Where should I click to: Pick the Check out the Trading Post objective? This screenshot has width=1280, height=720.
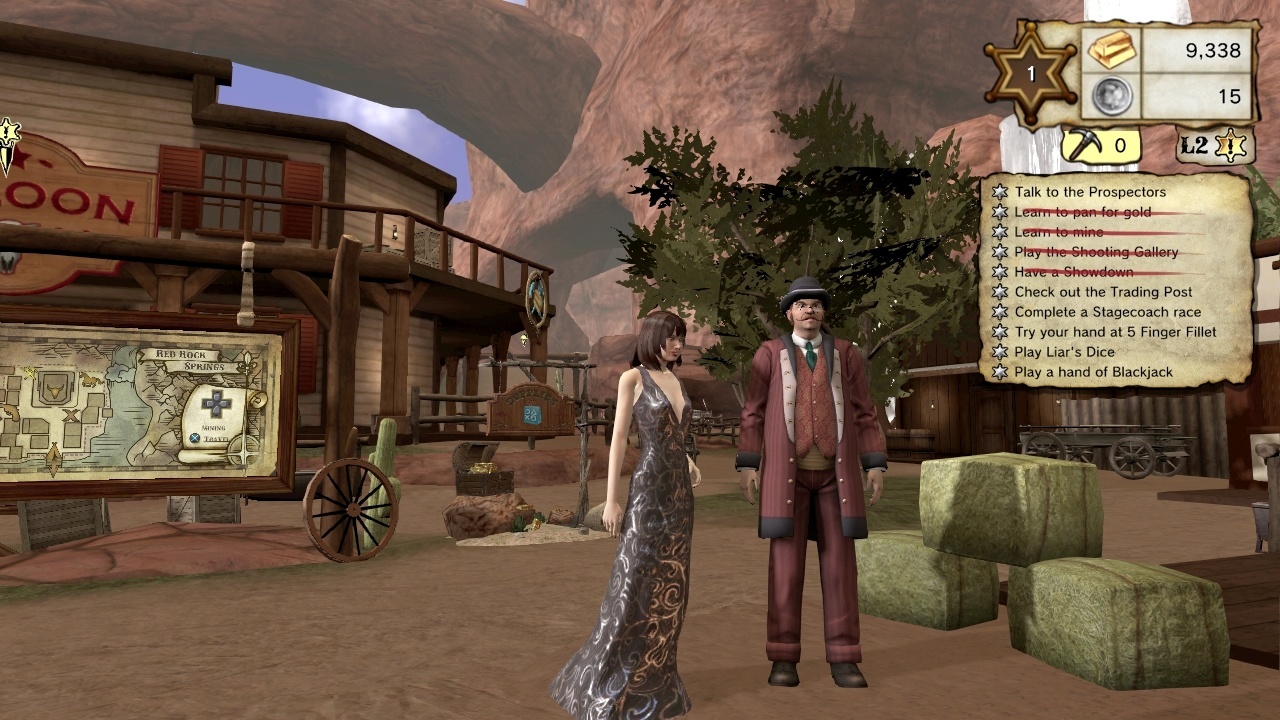(1103, 292)
